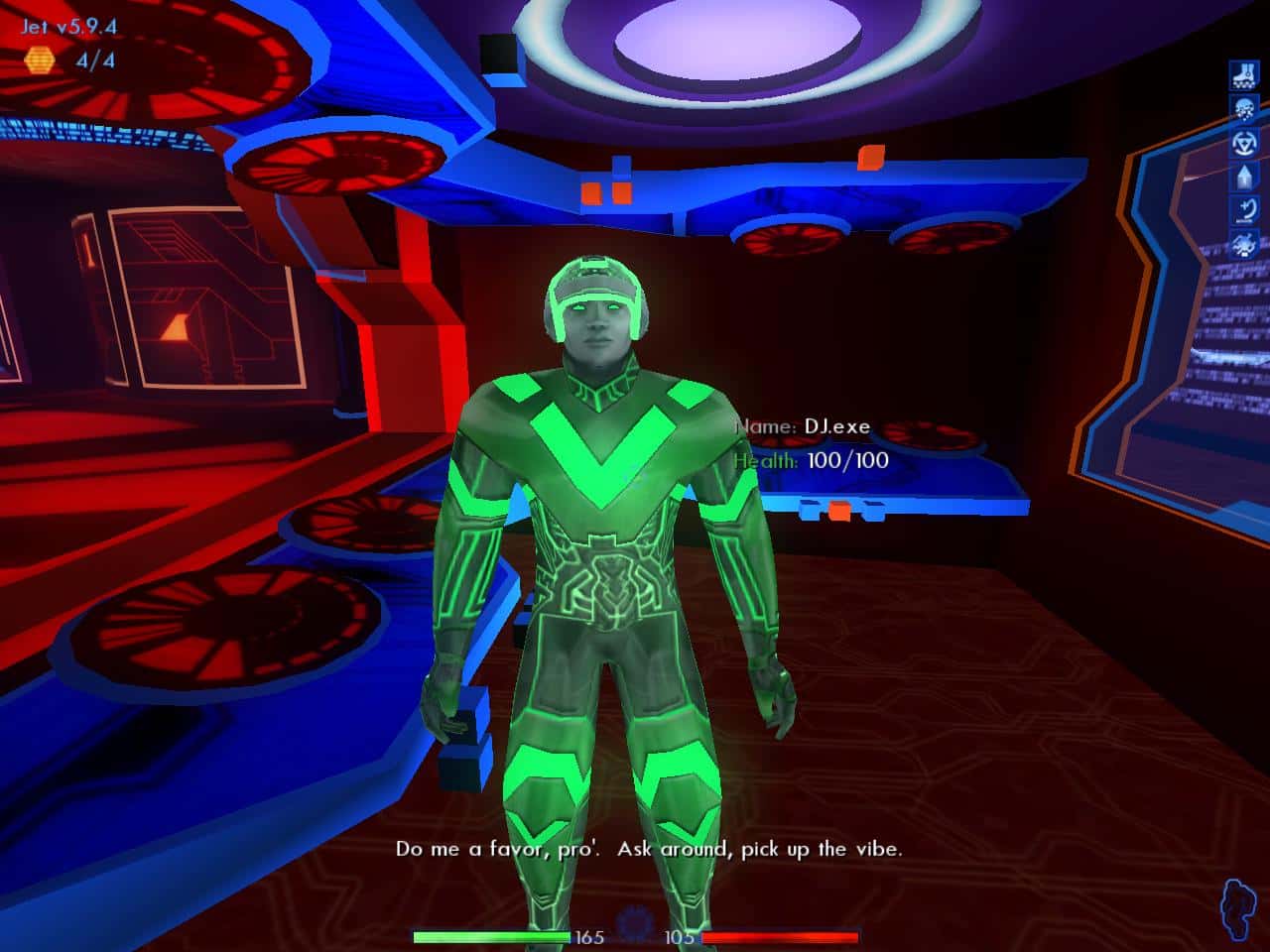This screenshot has height=952, width=1270.
Task: Click the yellow hexagon energy icon
Action: [38, 61]
